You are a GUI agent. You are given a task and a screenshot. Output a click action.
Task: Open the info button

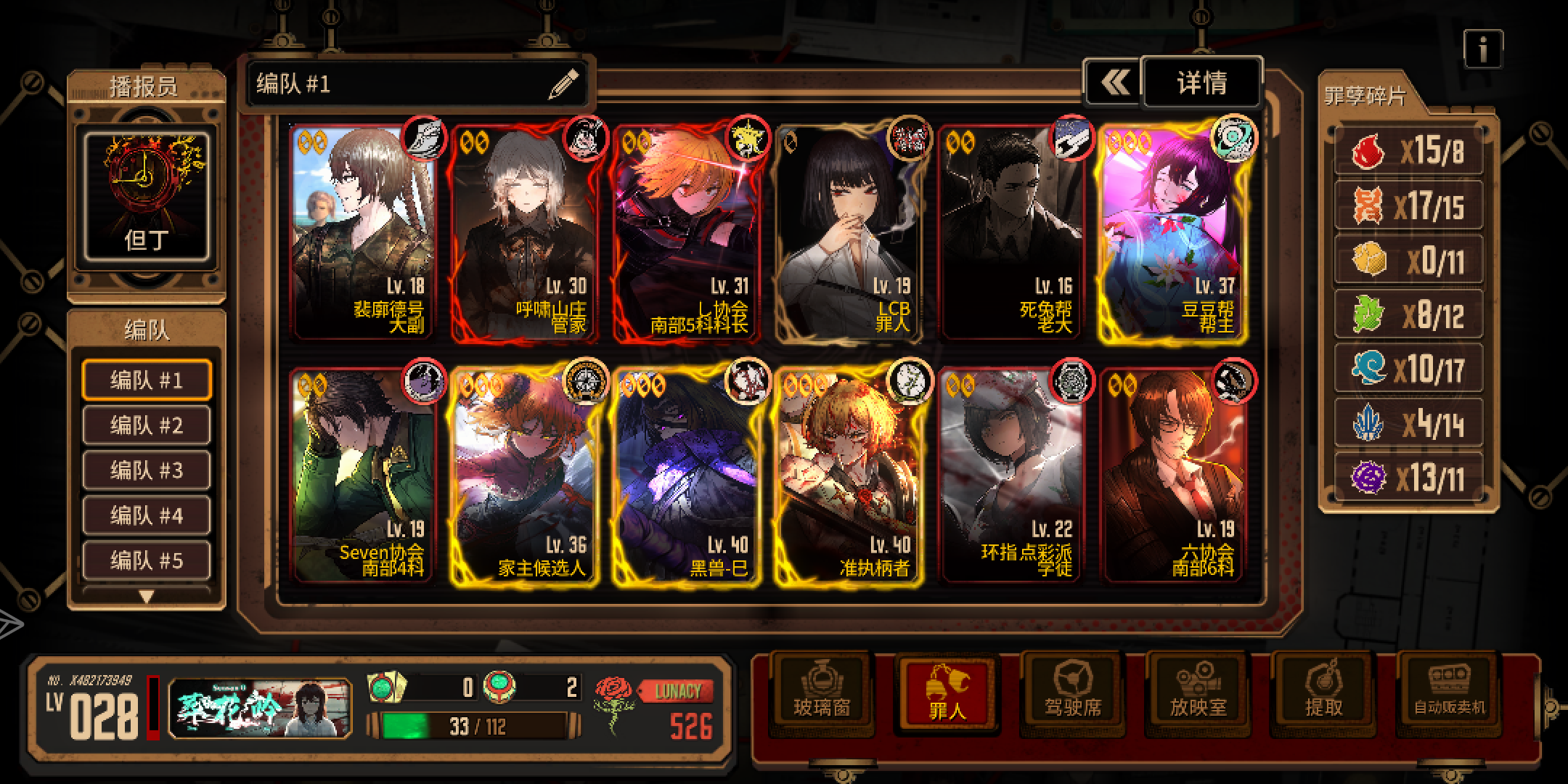[x=1482, y=49]
